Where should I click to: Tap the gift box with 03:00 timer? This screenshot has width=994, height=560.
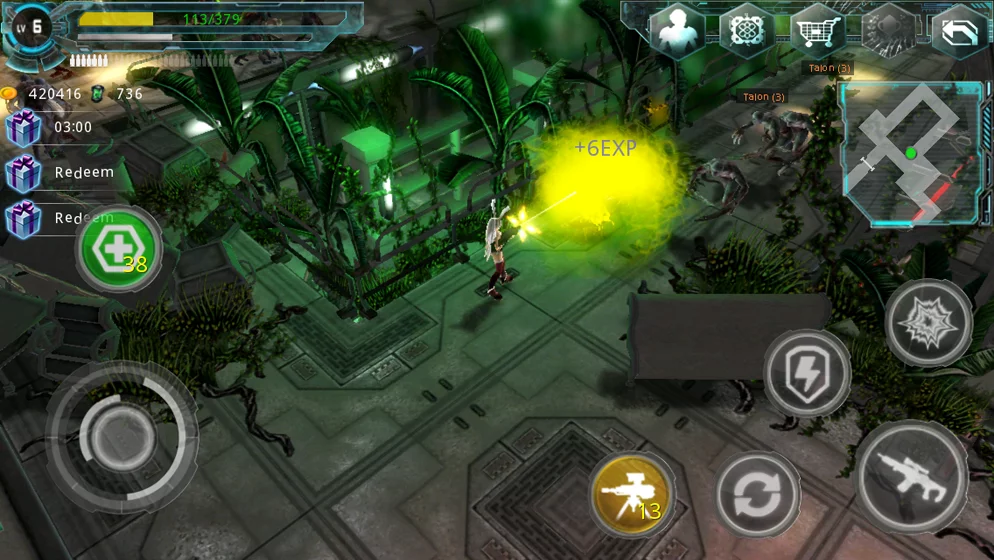click(x=24, y=128)
